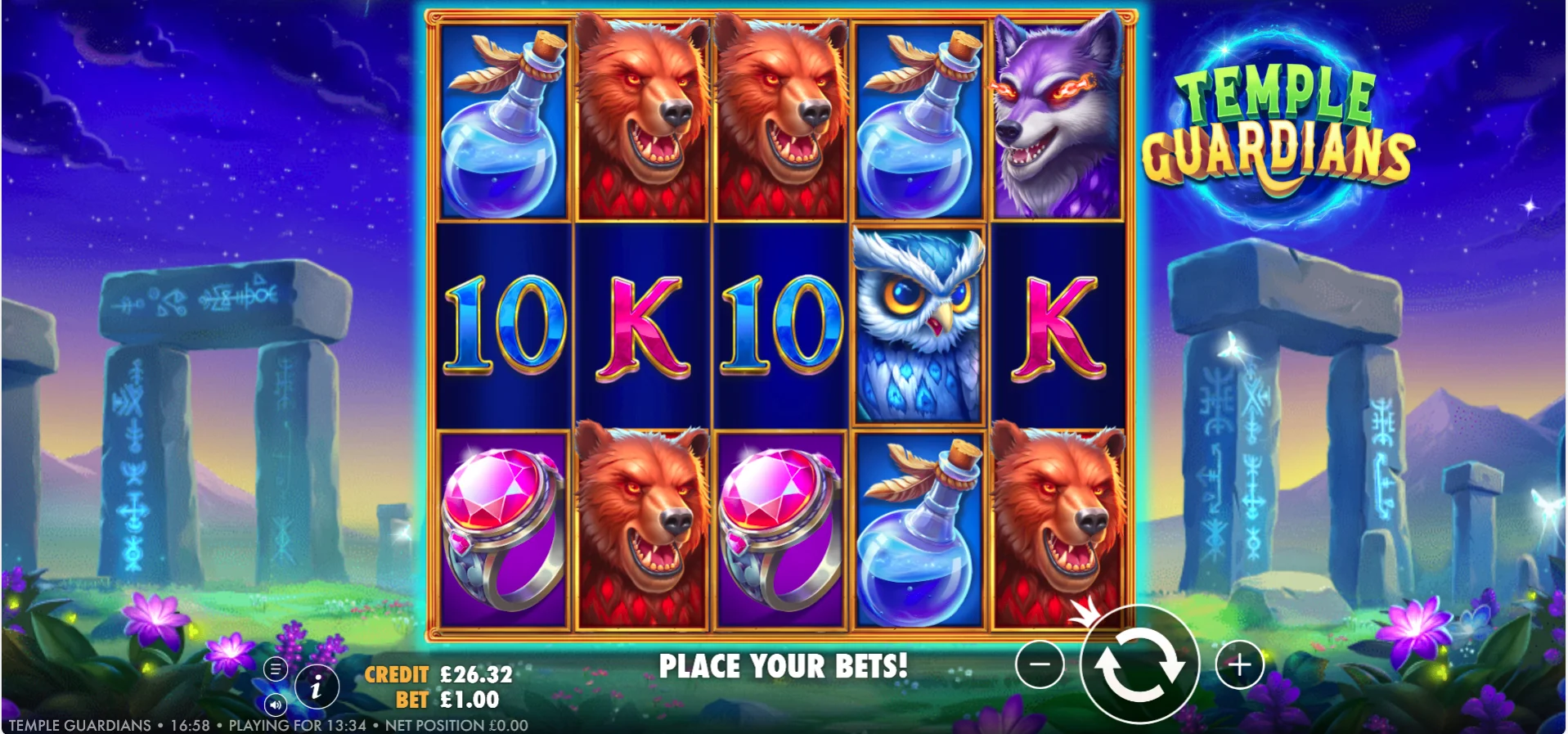Open the game info 'i' button
This screenshot has height=734, width=1568.
(317, 687)
